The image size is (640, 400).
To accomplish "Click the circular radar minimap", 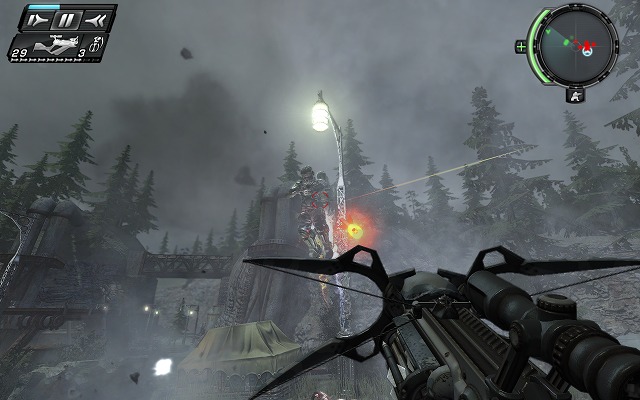I will point(574,43).
